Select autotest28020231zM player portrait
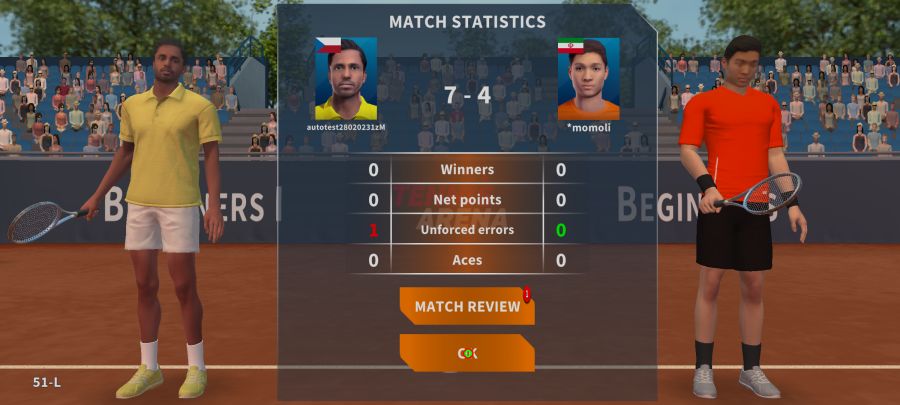Screen dimensions: 900x405 (346, 79)
